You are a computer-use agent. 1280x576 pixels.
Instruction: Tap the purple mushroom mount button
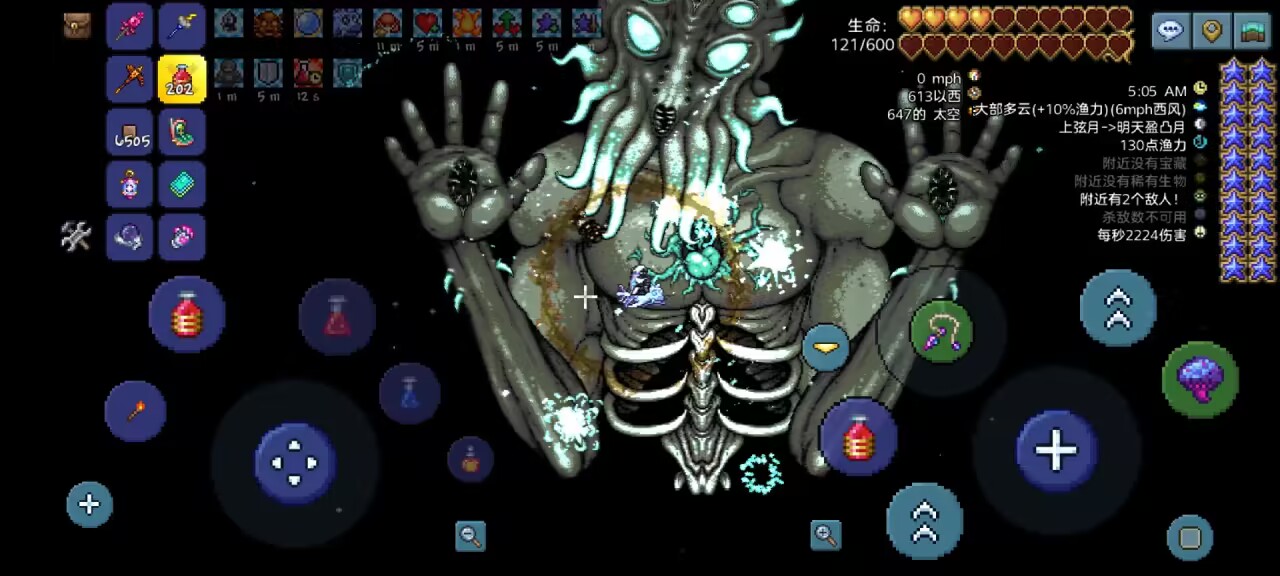pyautogui.click(x=1200, y=379)
